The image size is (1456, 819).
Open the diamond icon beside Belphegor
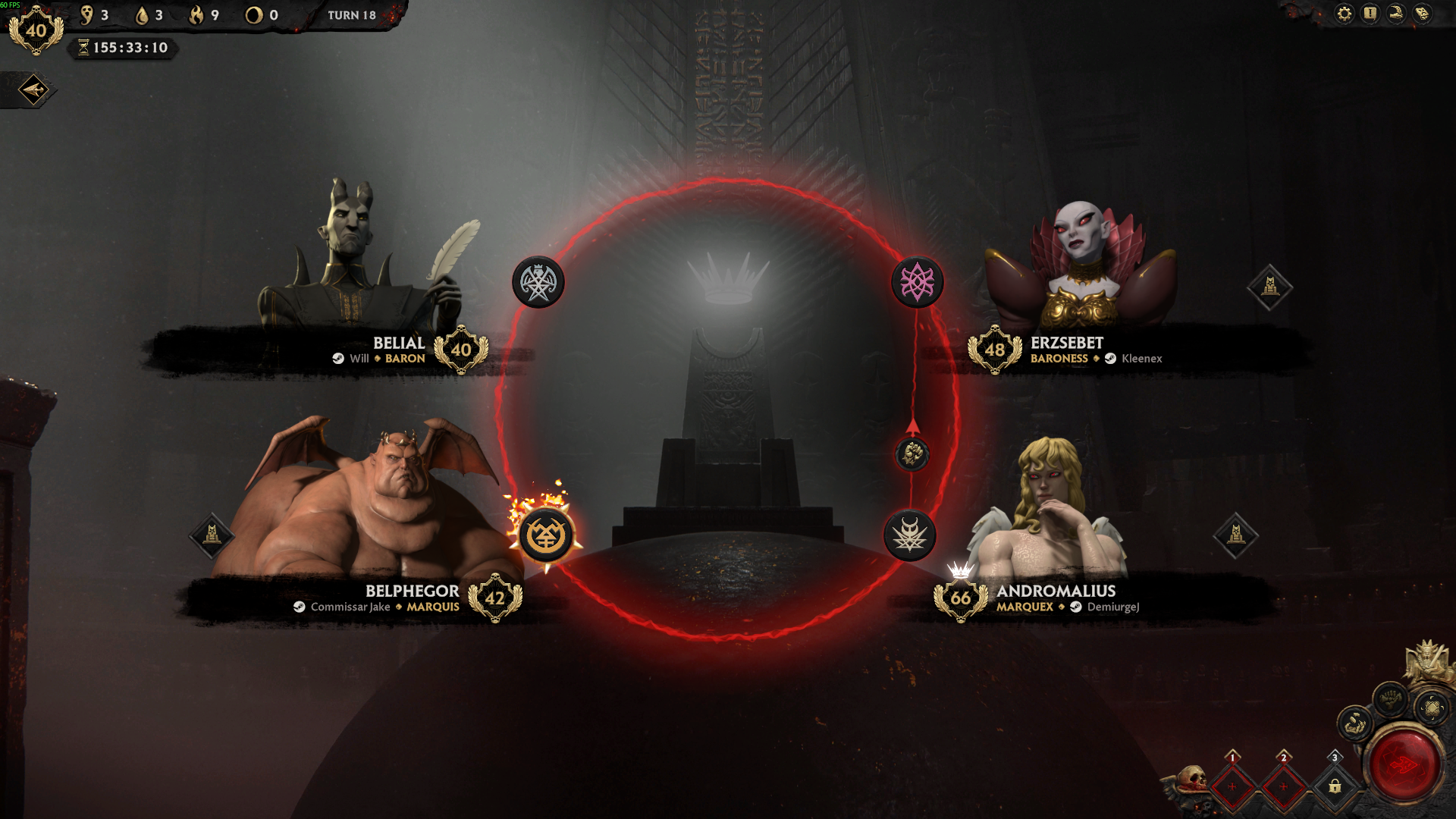click(x=212, y=535)
